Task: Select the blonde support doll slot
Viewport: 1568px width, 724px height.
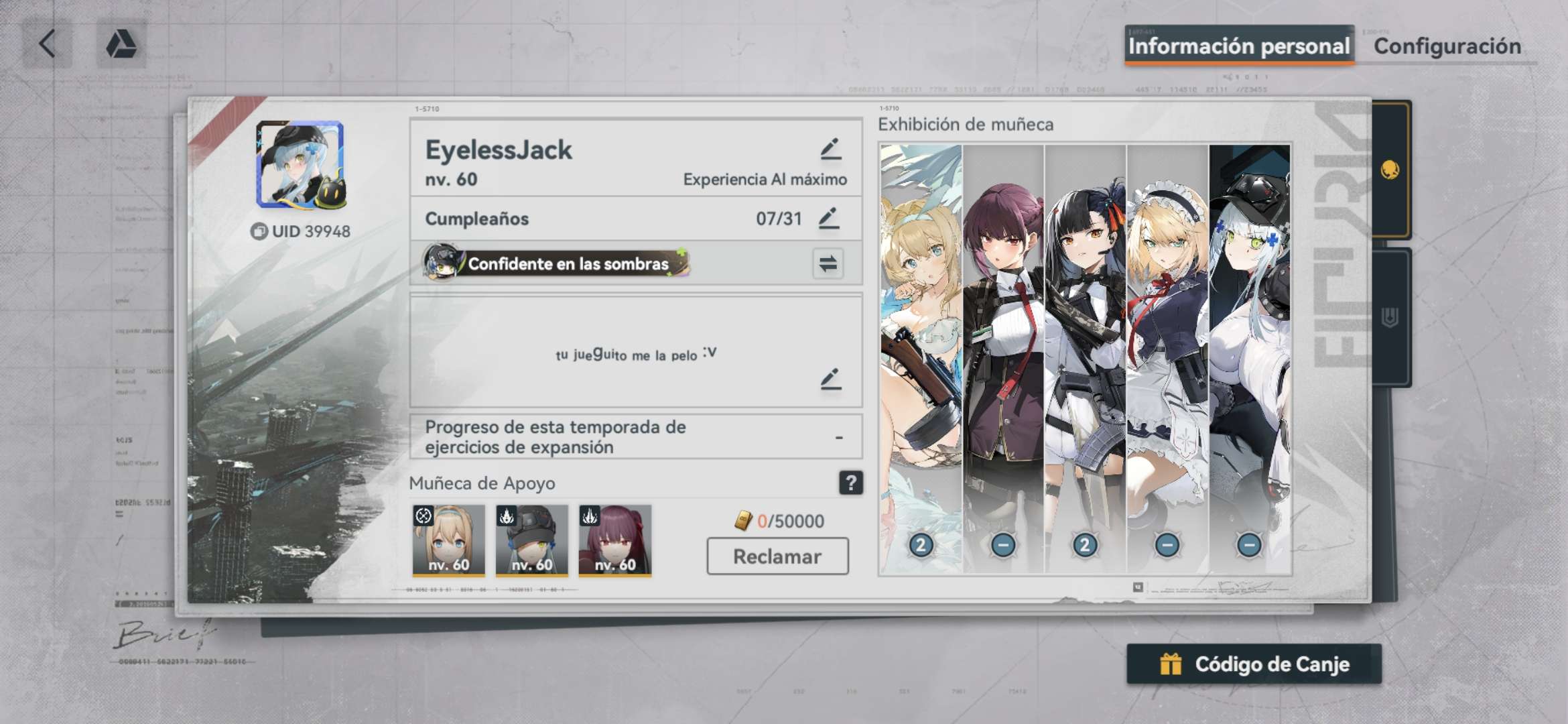Action: [448, 540]
